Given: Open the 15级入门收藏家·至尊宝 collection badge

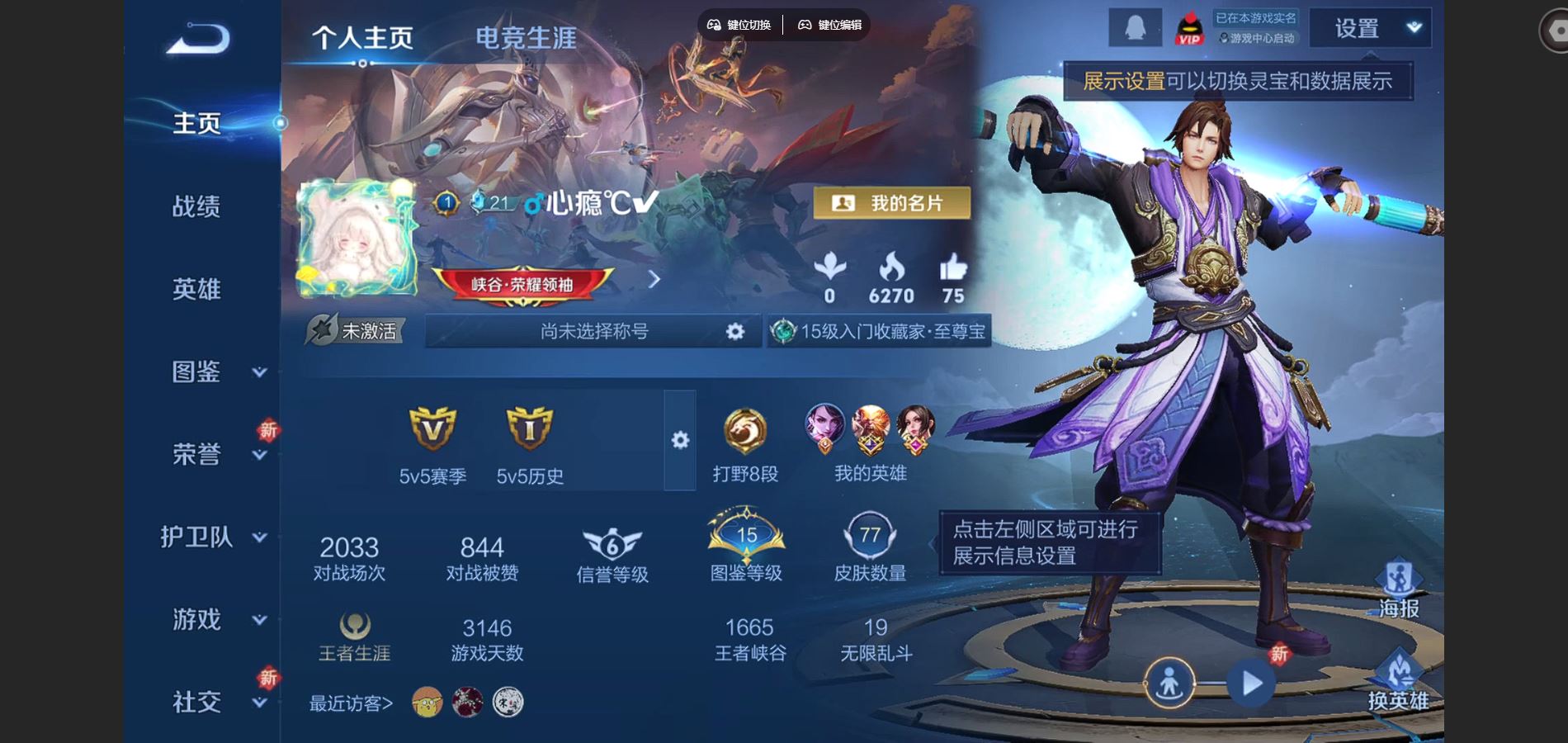Looking at the screenshot, I should coord(879,333).
